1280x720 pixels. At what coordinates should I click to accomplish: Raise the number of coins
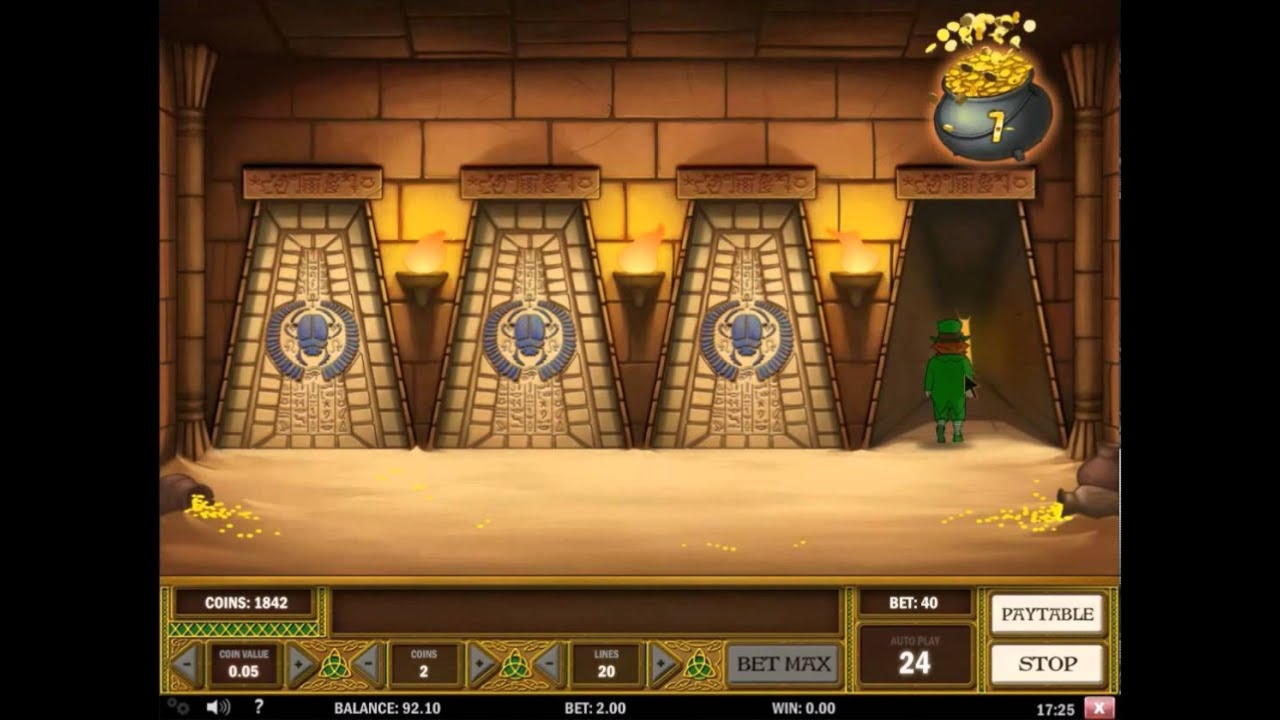click(482, 664)
